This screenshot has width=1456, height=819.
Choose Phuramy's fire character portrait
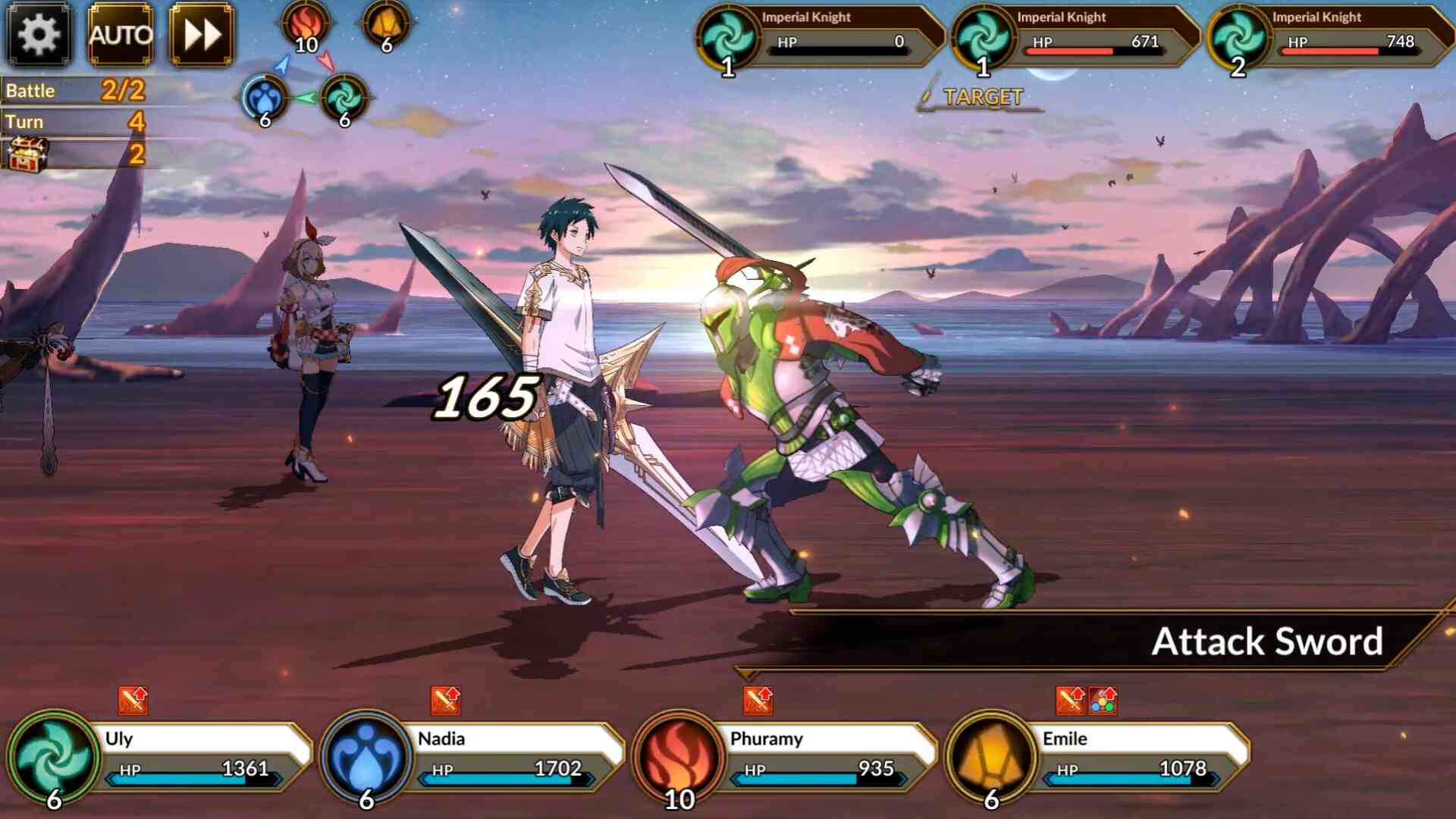679,757
